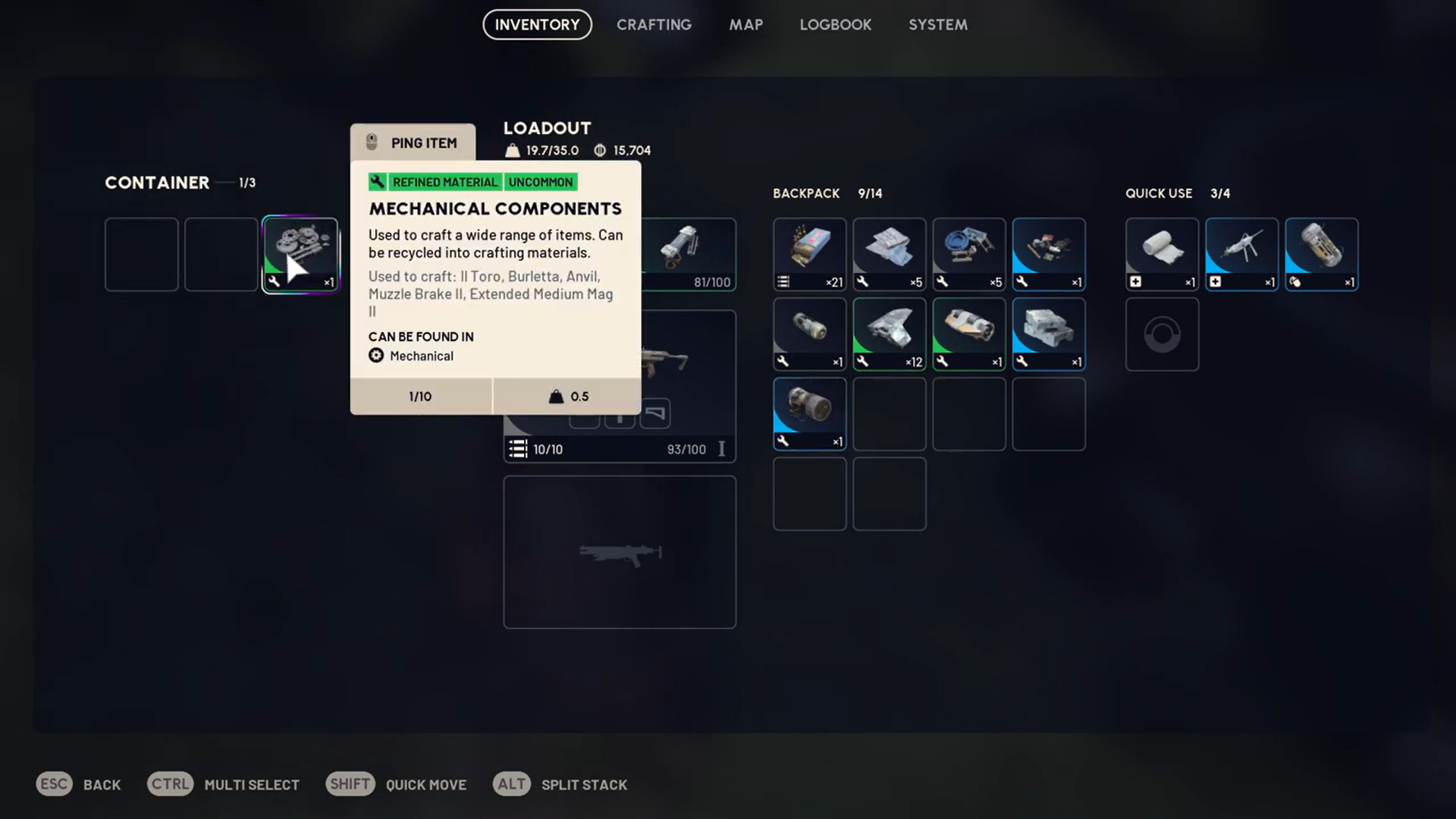Open the Crafting tab
The height and width of the screenshot is (819, 1456).
pos(654,25)
